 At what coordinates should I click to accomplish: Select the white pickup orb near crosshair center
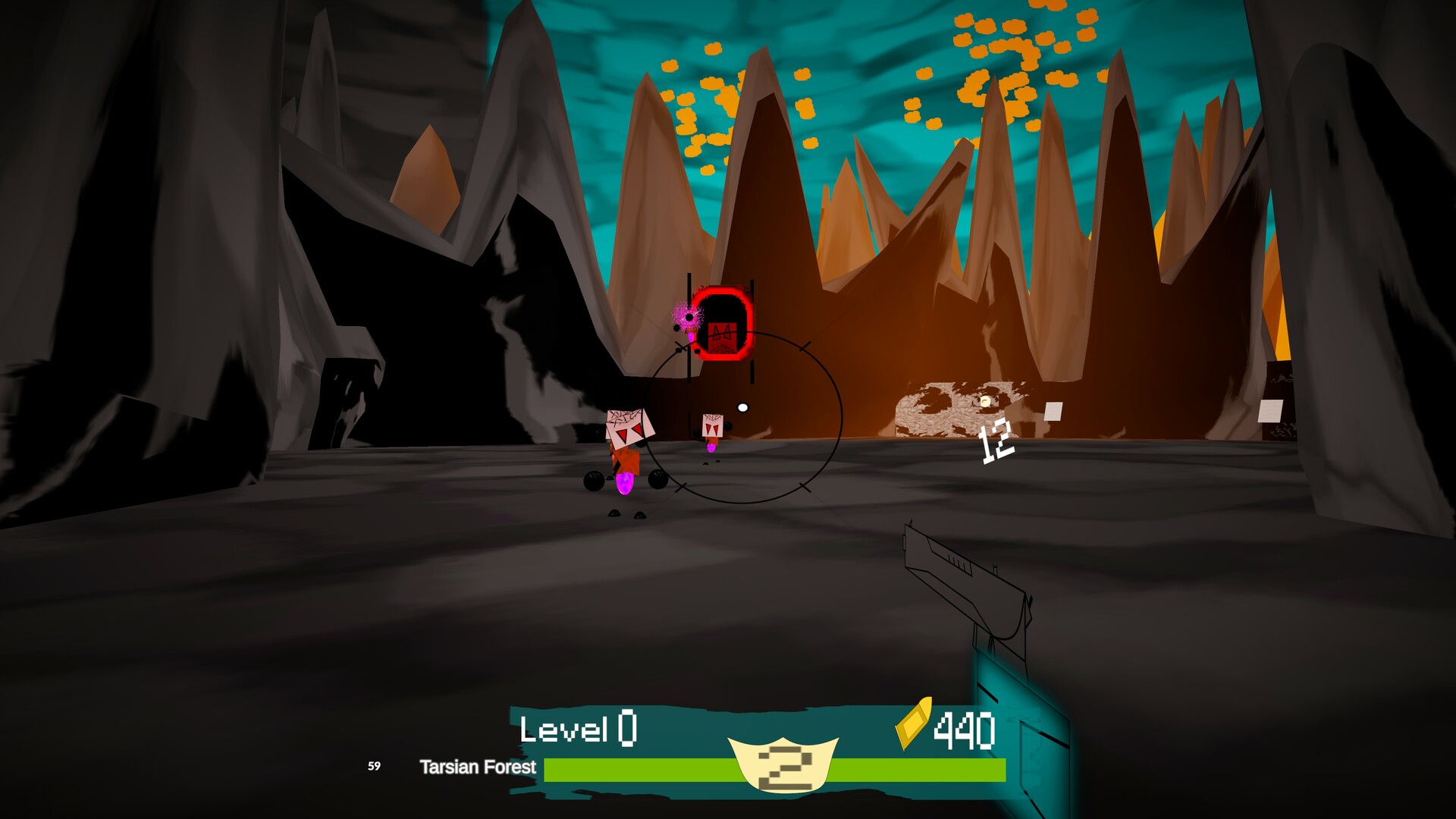(742, 408)
